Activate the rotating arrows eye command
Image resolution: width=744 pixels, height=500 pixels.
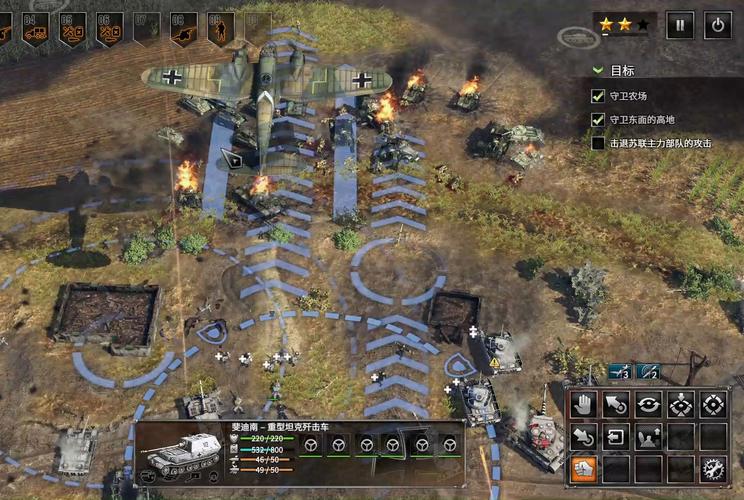(x=648, y=404)
